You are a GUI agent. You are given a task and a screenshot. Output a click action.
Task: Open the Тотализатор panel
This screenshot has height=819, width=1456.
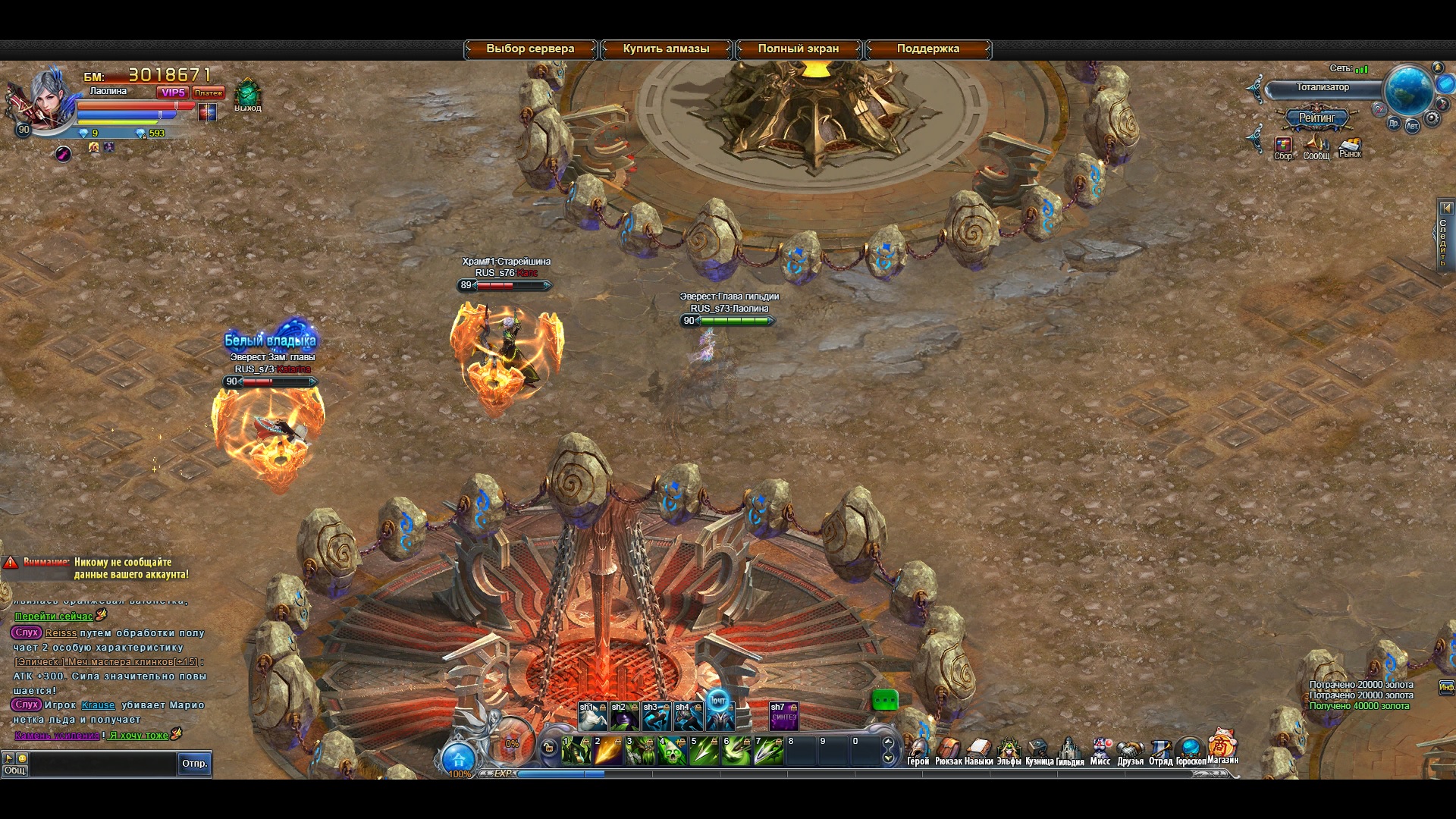click(x=1322, y=88)
